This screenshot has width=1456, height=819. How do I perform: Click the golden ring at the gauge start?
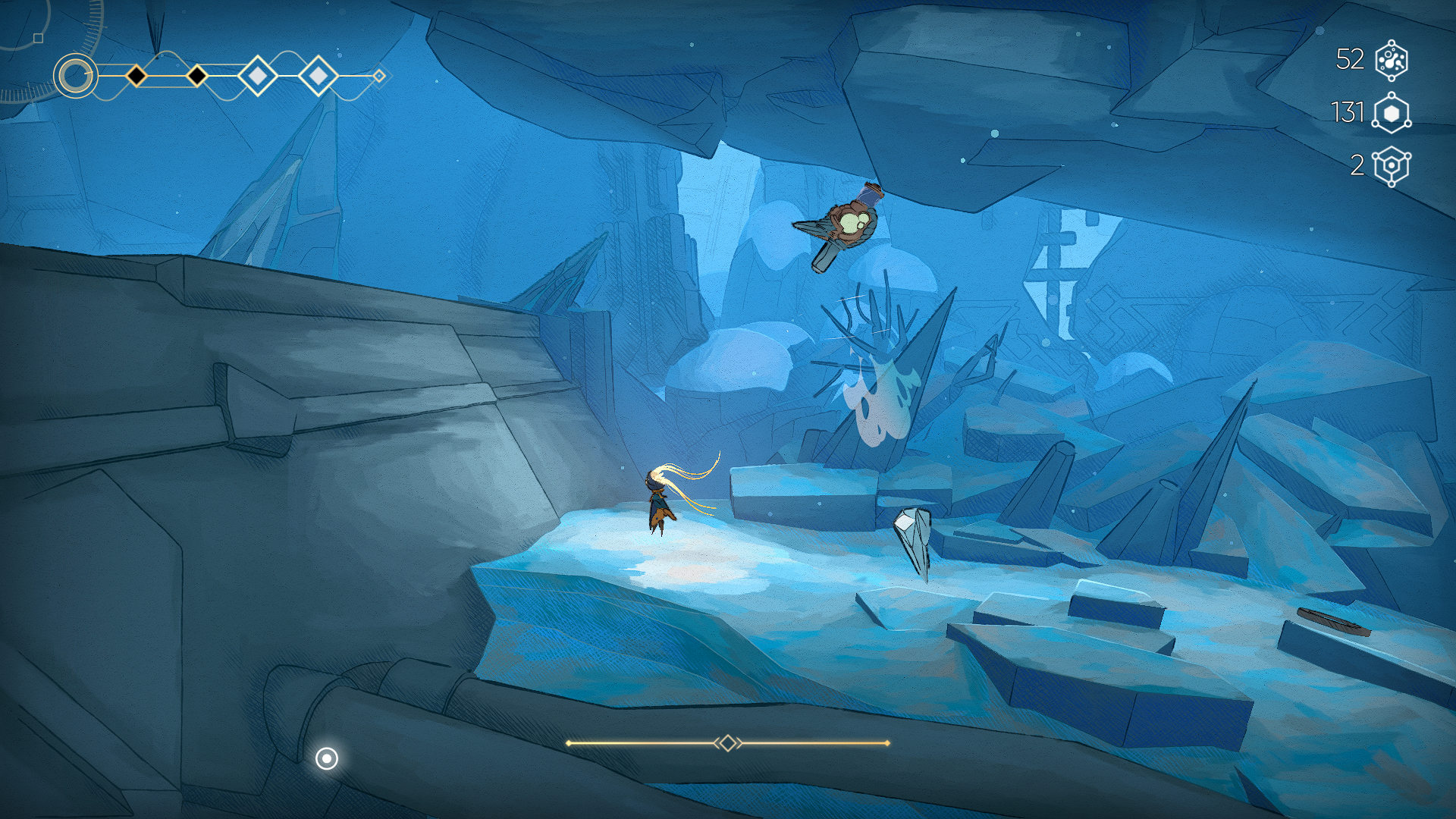(x=75, y=76)
